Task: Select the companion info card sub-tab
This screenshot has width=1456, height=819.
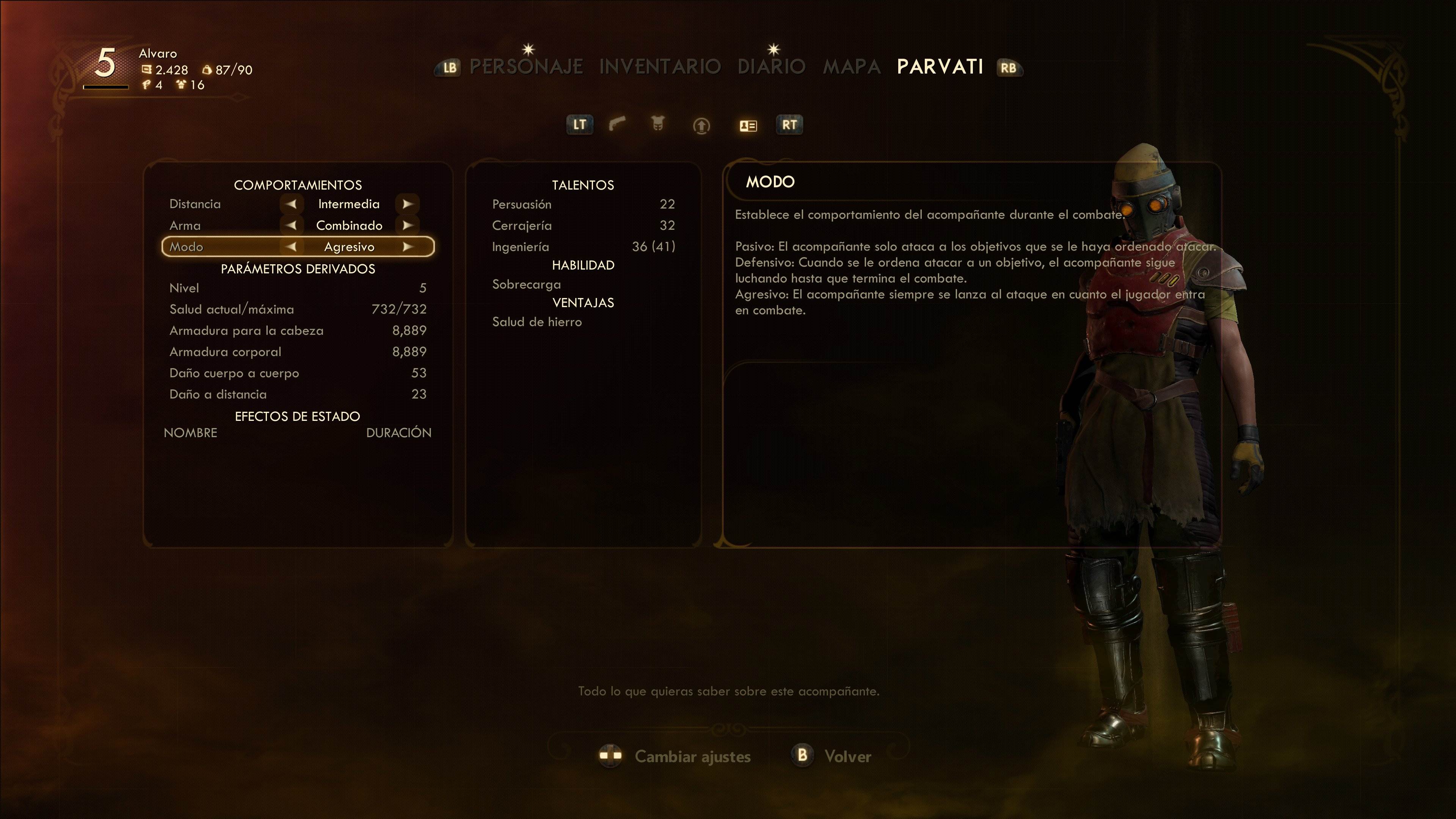Action: point(748,126)
